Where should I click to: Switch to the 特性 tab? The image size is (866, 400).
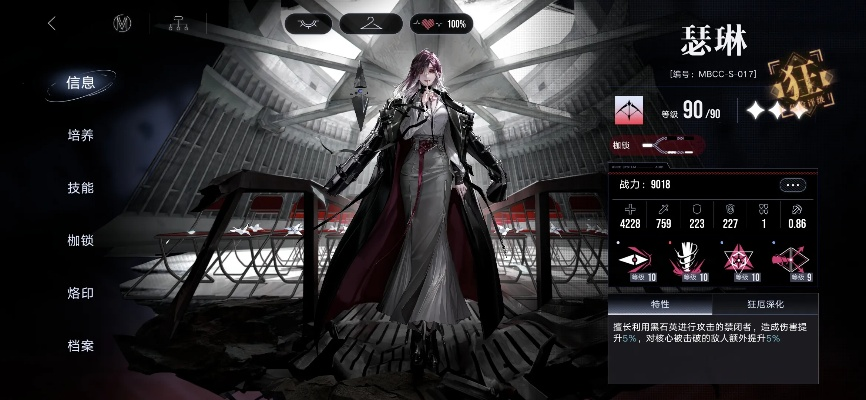pos(660,305)
